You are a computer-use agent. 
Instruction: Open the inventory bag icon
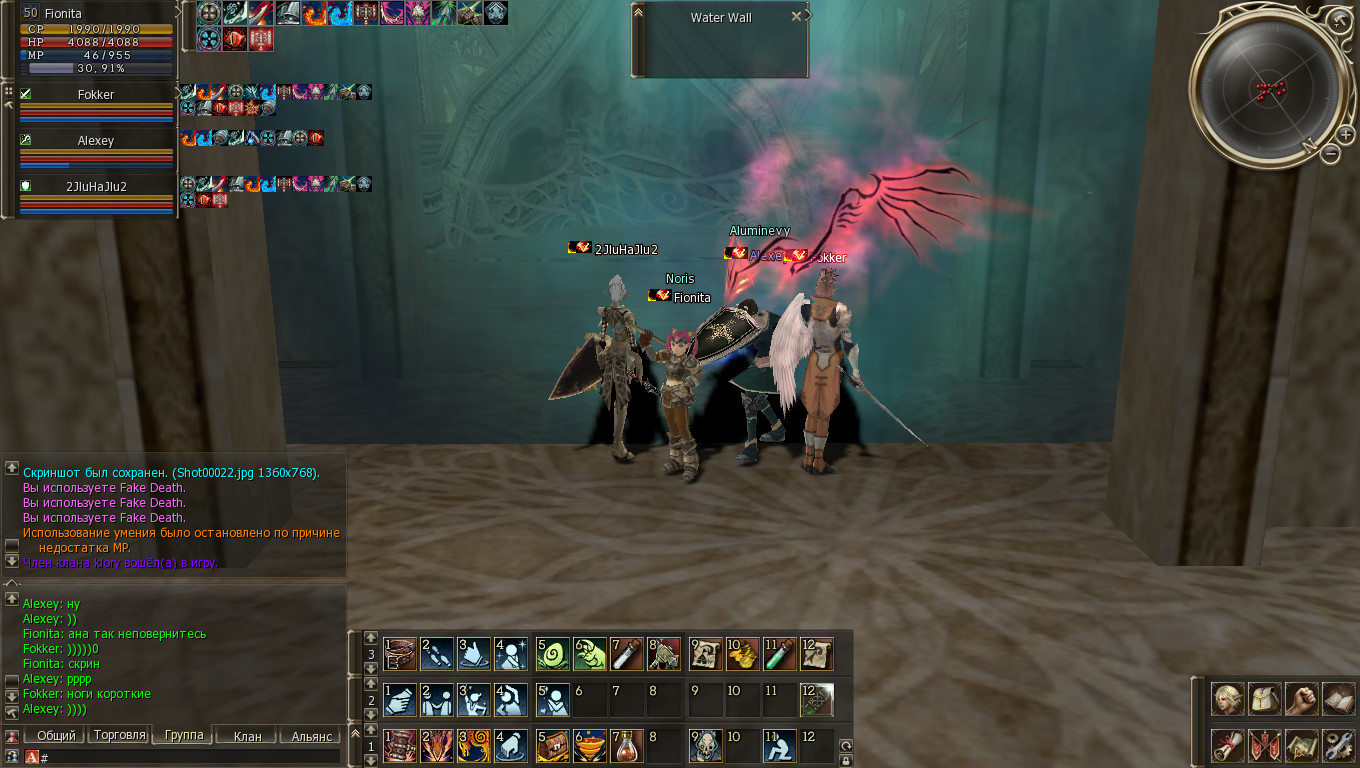click(x=1264, y=699)
